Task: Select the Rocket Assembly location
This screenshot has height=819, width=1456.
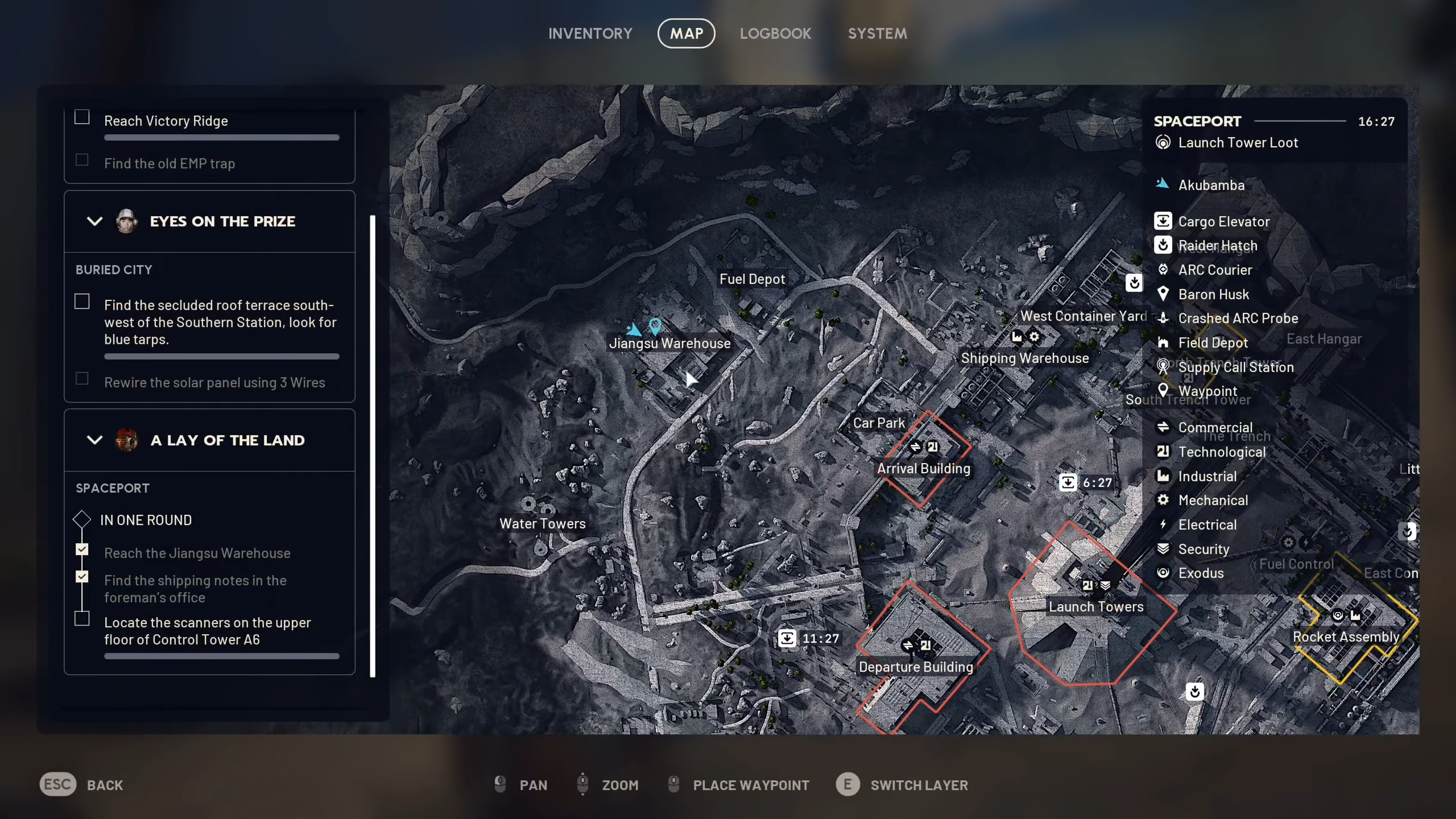Action: 1346,637
